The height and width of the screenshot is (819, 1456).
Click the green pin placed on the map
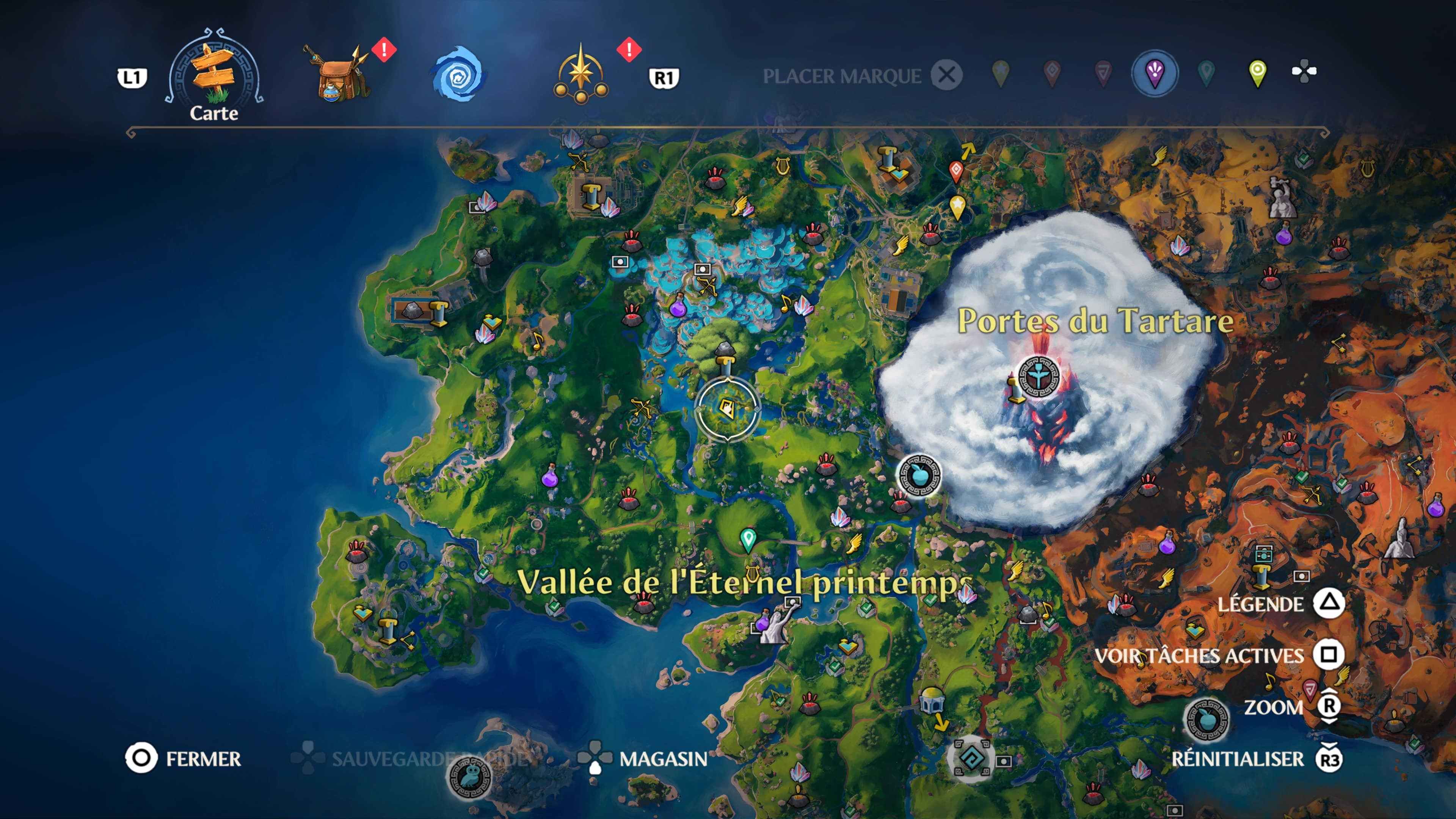[x=748, y=539]
